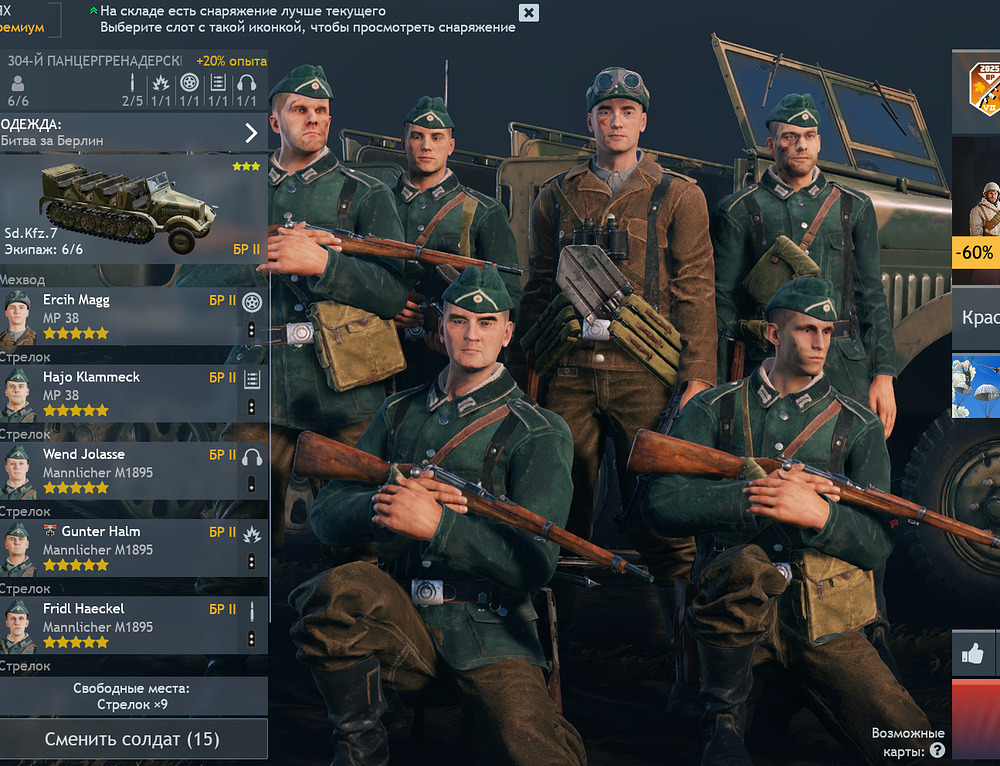Click the Сменить солдат (15) button

(x=133, y=739)
